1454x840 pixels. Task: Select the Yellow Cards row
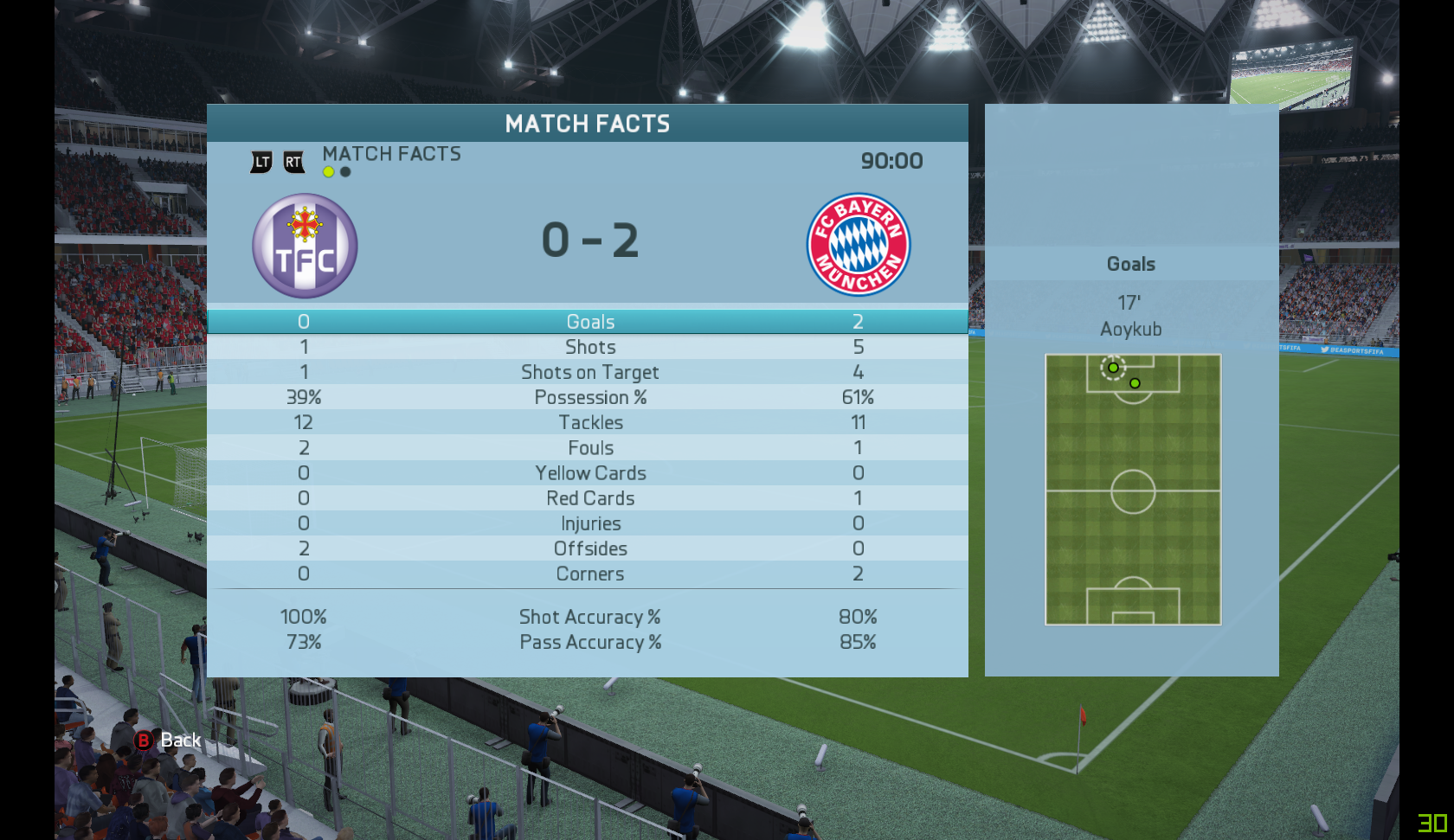[589, 473]
